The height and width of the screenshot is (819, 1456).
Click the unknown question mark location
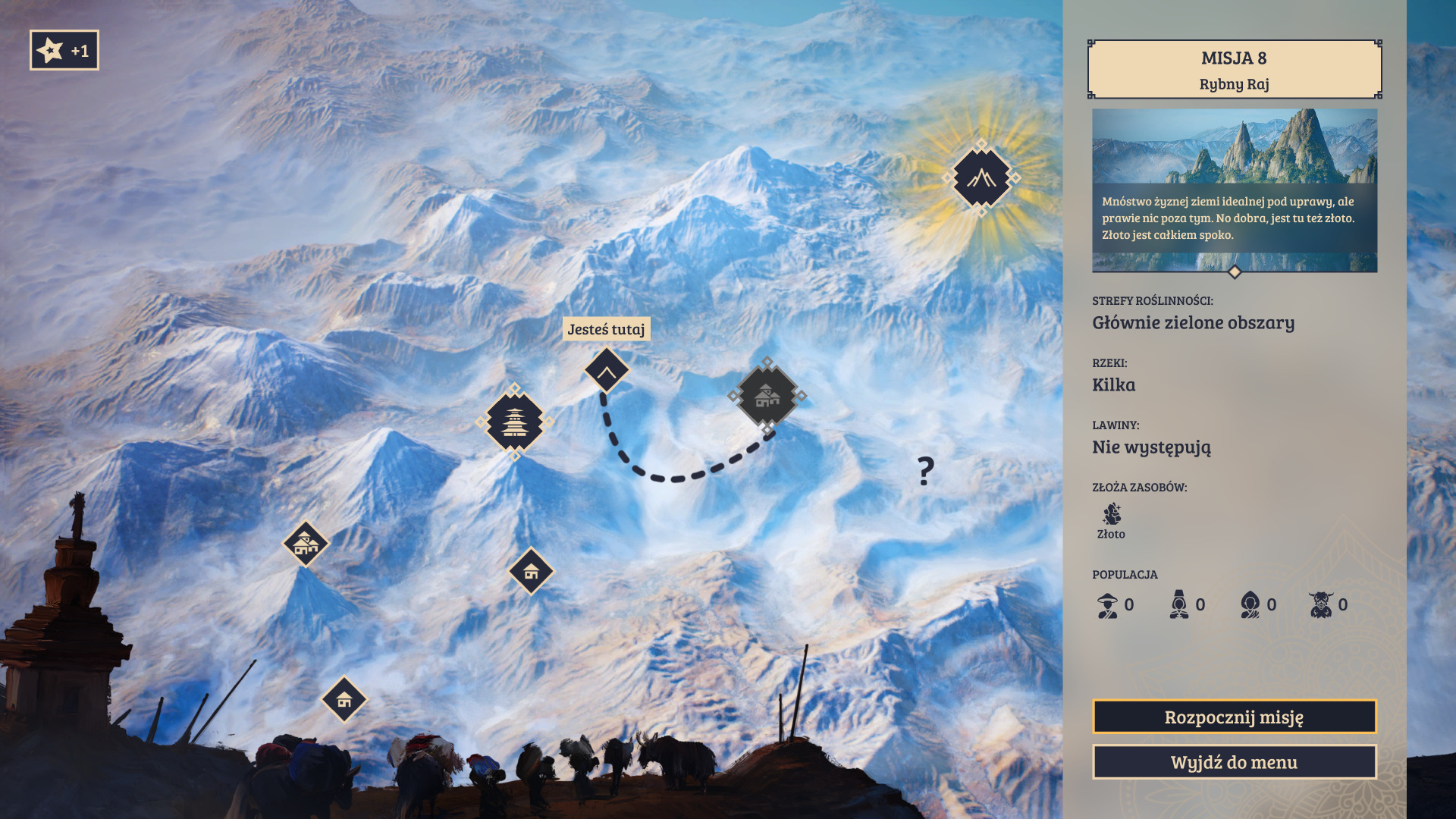925,471
